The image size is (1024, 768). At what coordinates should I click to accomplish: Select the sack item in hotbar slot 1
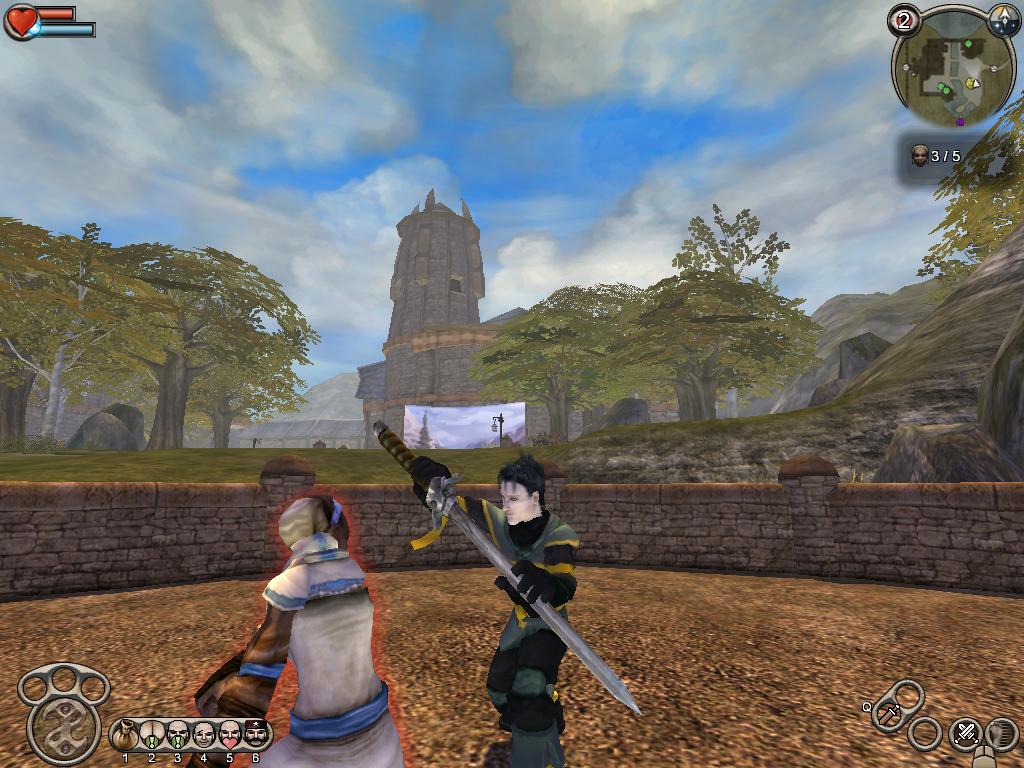(x=126, y=736)
